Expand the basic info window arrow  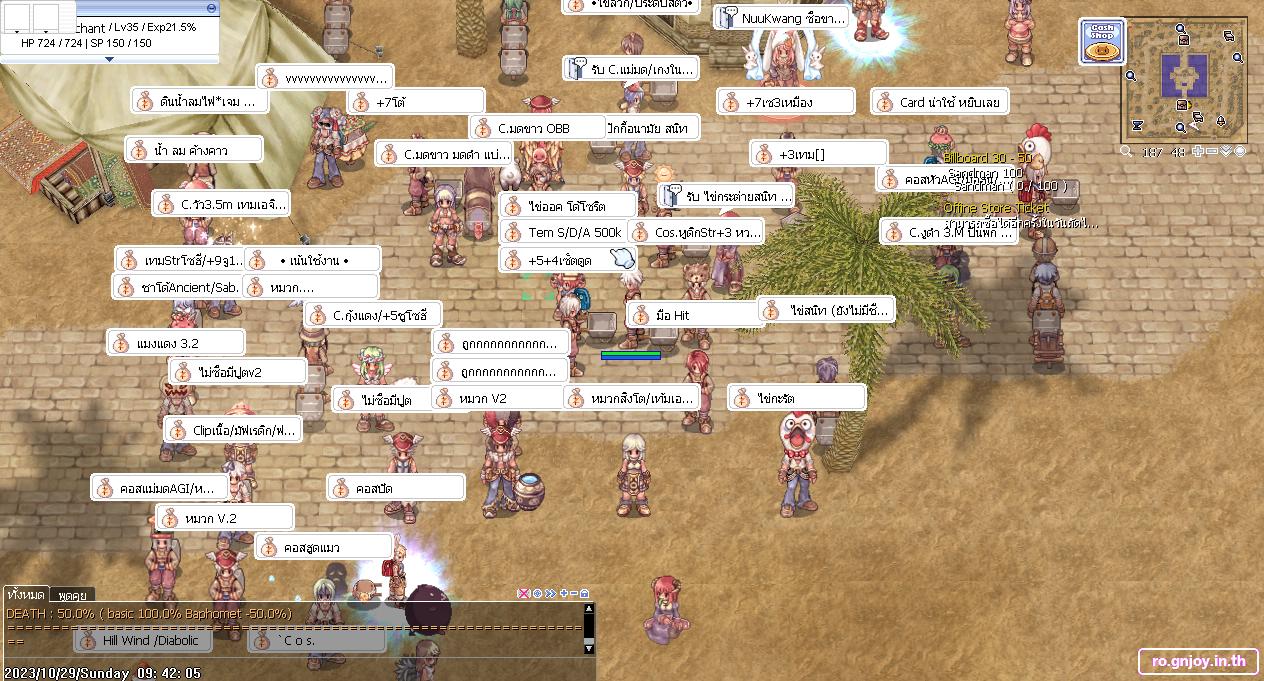(x=110, y=59)
